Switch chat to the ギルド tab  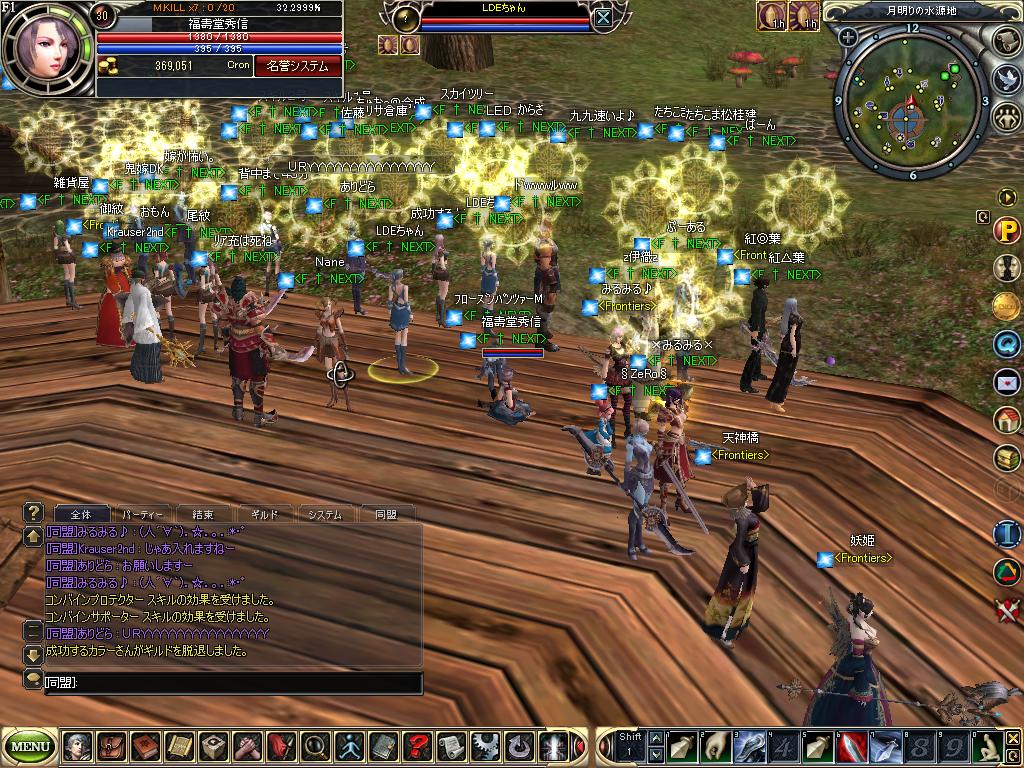pos(264,514)
